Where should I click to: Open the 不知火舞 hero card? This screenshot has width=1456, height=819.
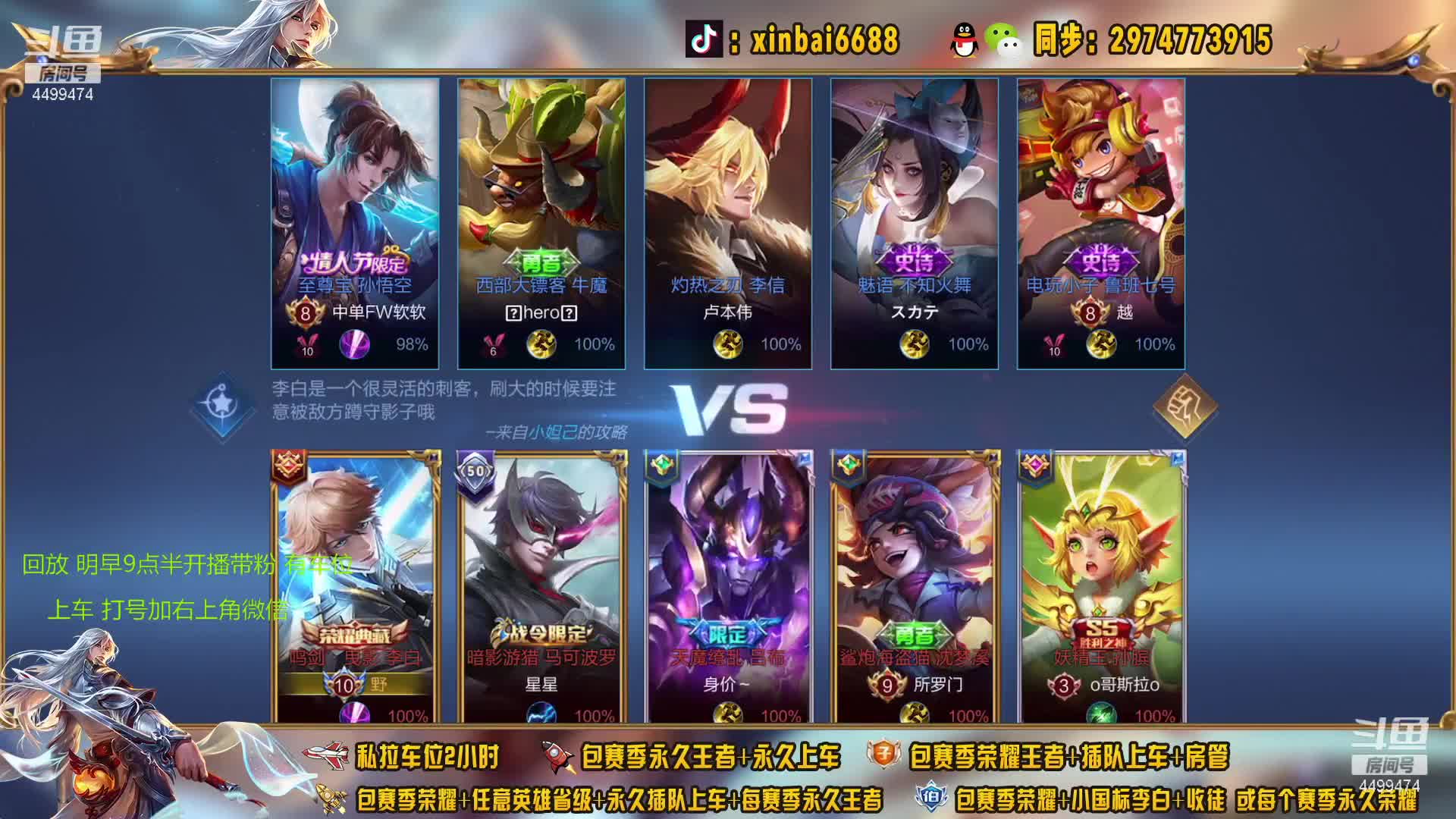click(915, 224)
